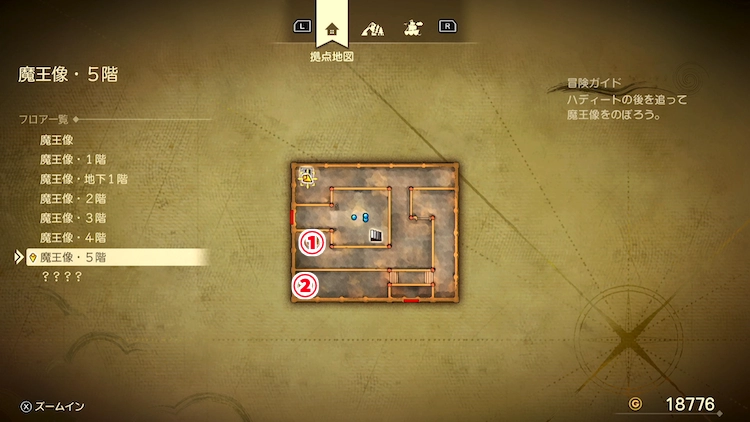
Task: Switch to the mountain field map tab
Action: [372, 28]
